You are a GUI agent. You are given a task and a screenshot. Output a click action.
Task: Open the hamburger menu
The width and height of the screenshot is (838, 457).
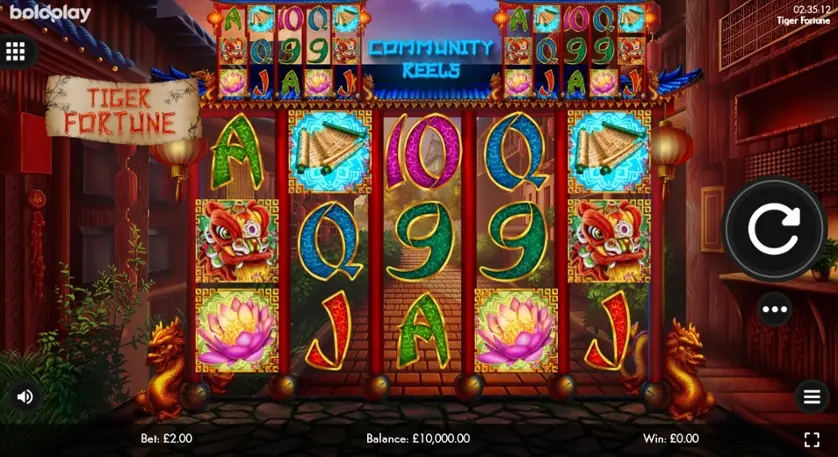point(812,396)
